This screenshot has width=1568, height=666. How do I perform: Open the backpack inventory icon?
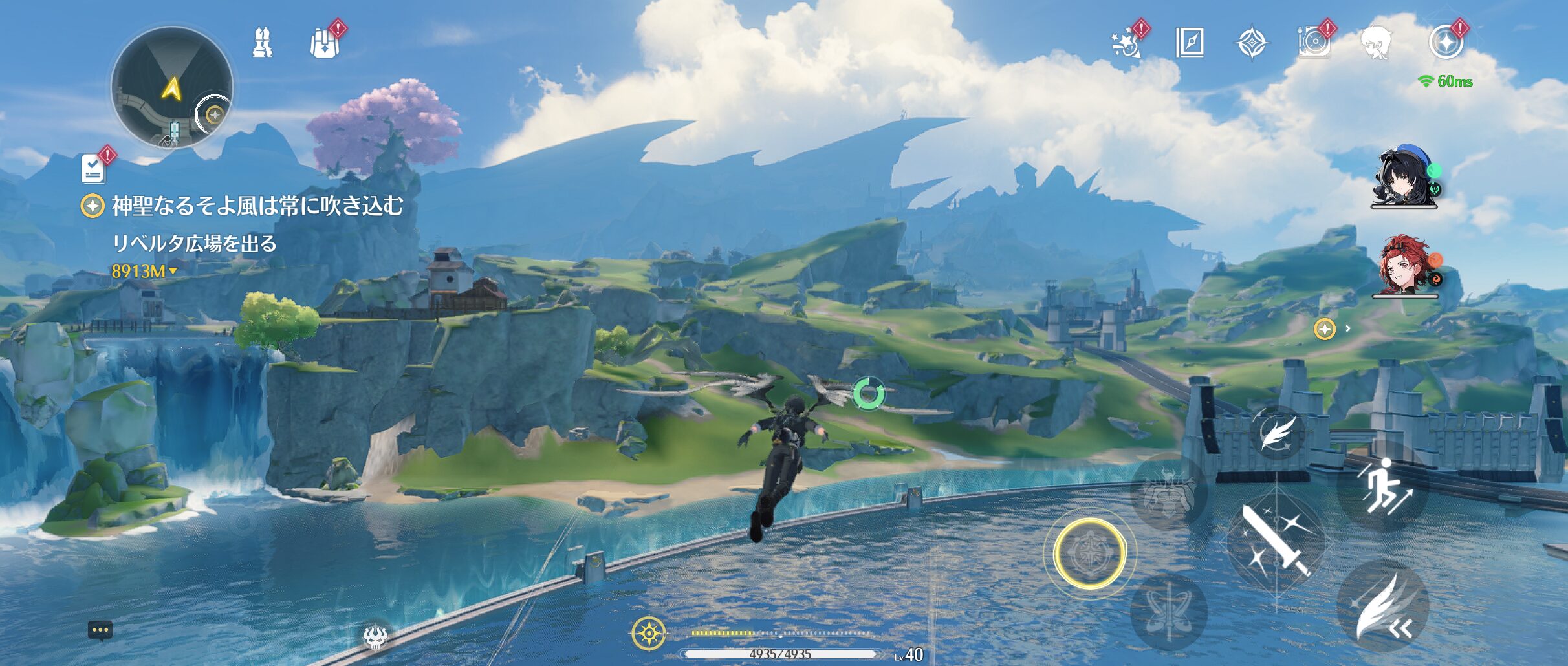tap(324, 43)
